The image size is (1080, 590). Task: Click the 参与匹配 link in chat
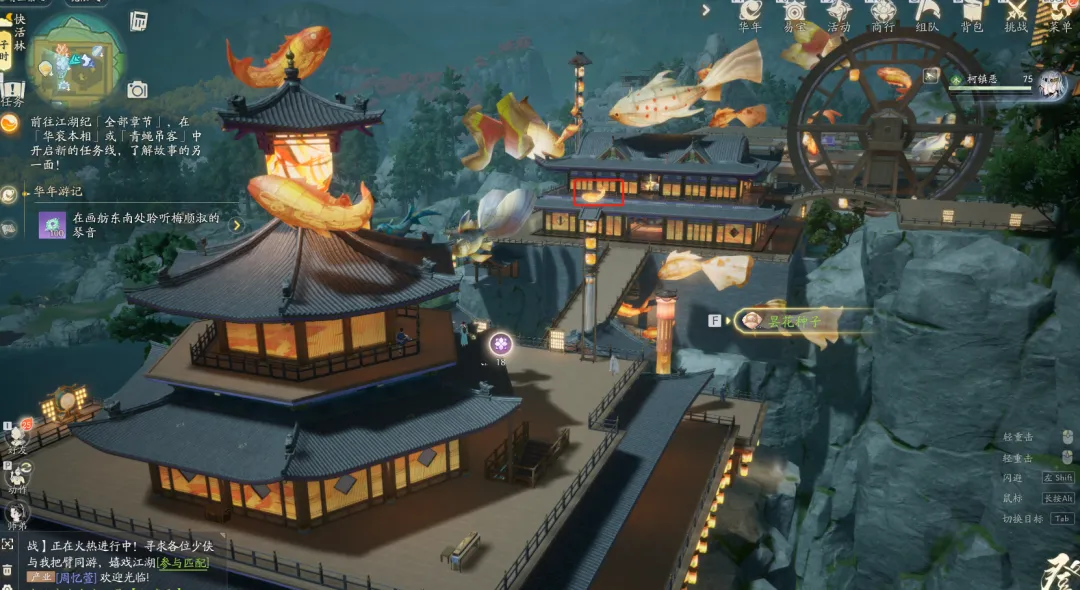(180, 563)
